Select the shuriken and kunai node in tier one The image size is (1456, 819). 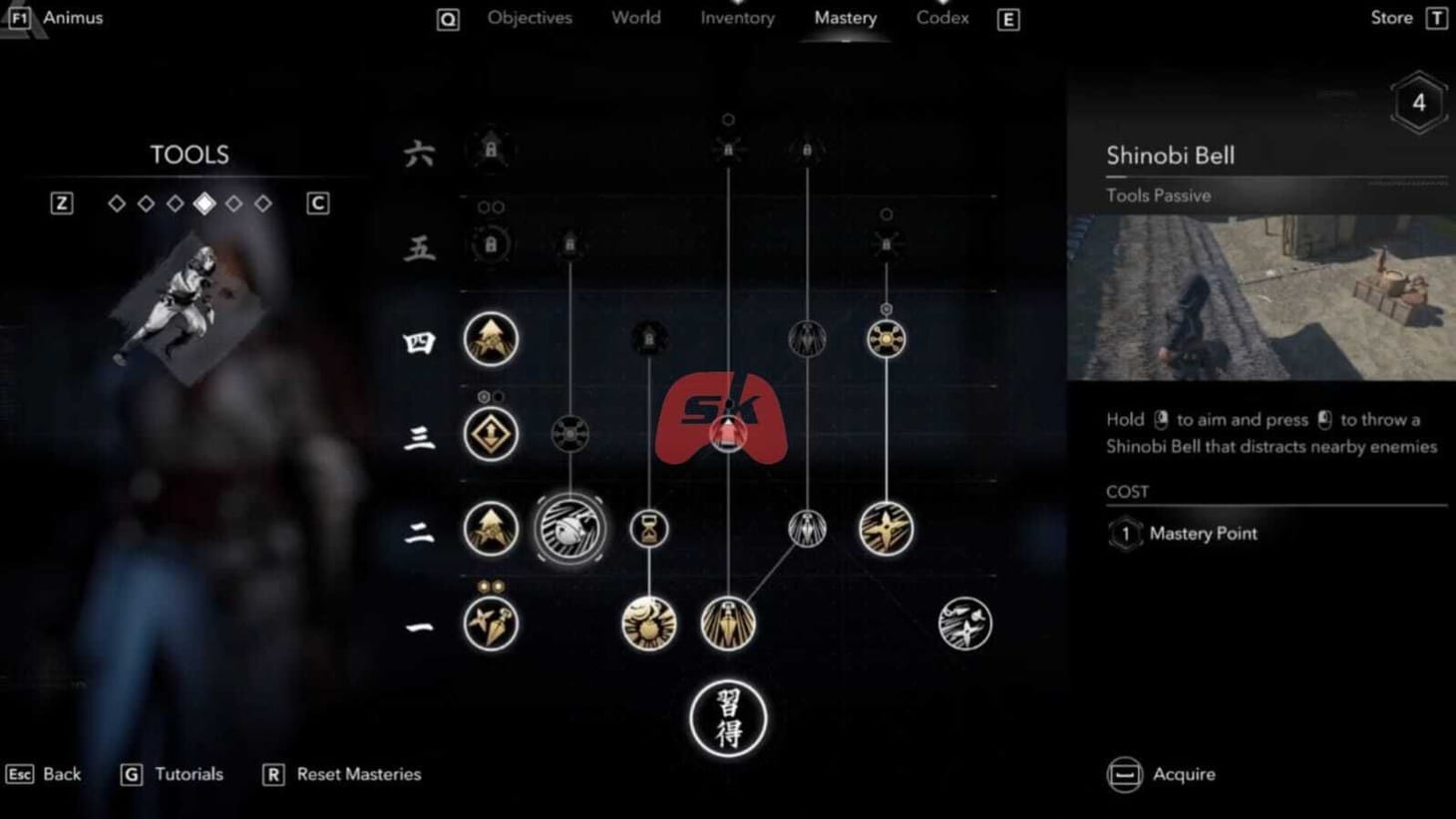tap(492, 622)
